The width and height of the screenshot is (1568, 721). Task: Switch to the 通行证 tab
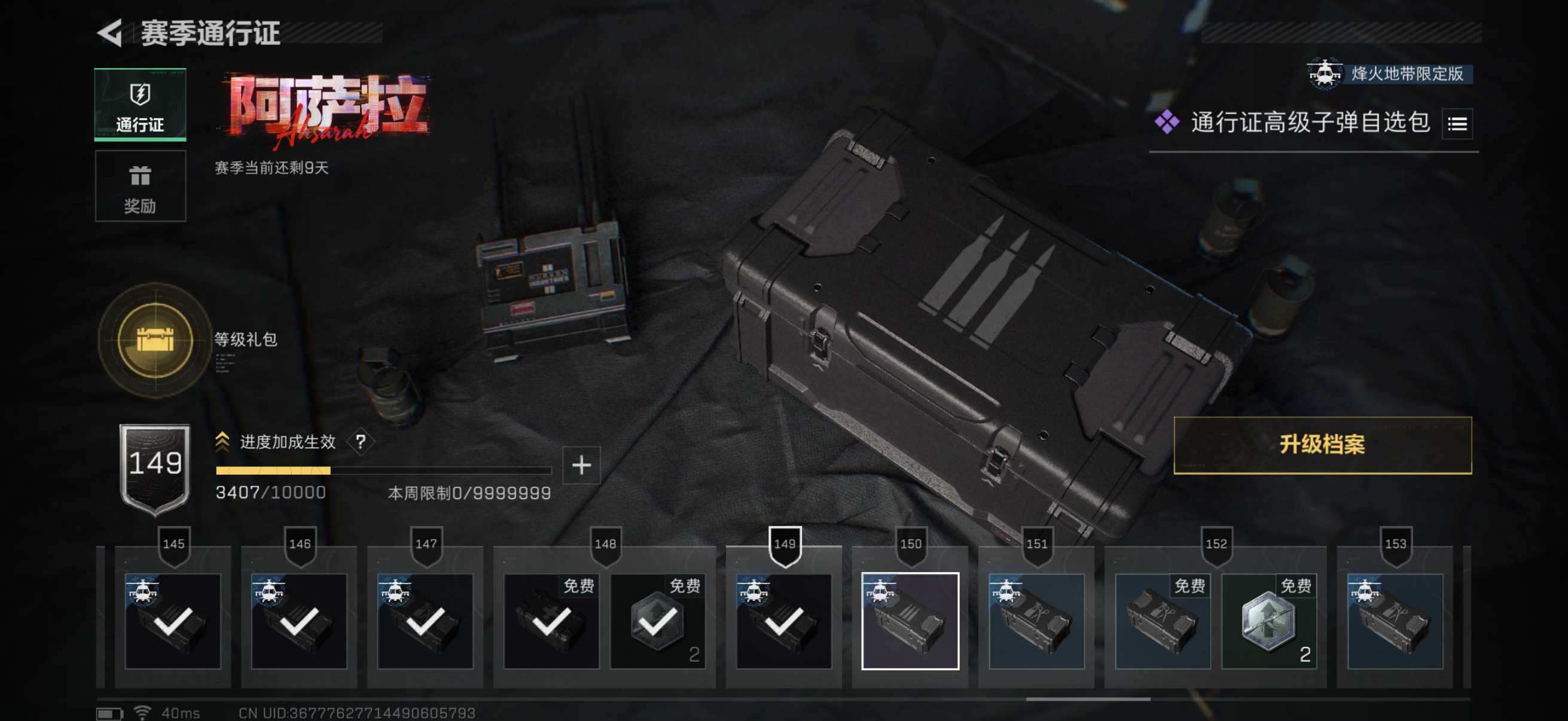140,105
